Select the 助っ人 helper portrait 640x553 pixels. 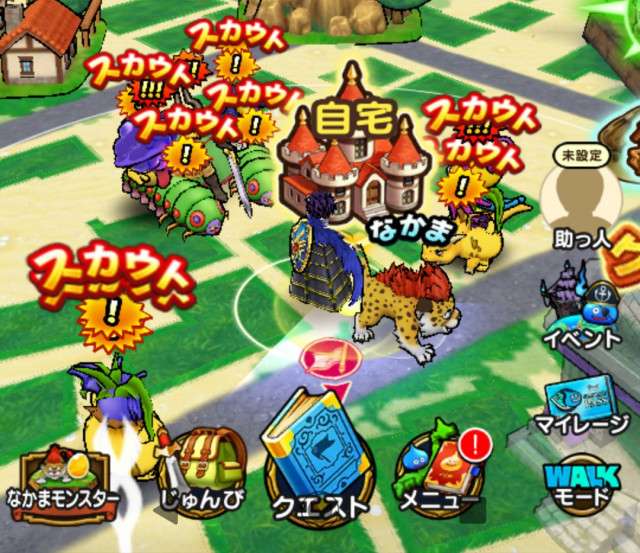click(x=582, y=200)
